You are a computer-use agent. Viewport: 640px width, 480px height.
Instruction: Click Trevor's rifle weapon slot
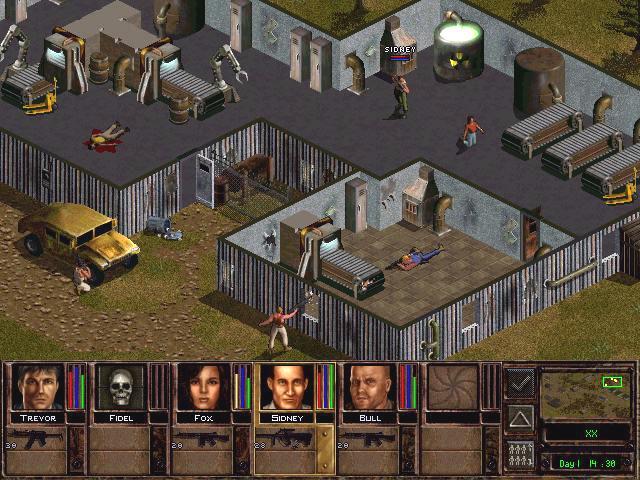(x=43, y=437)
